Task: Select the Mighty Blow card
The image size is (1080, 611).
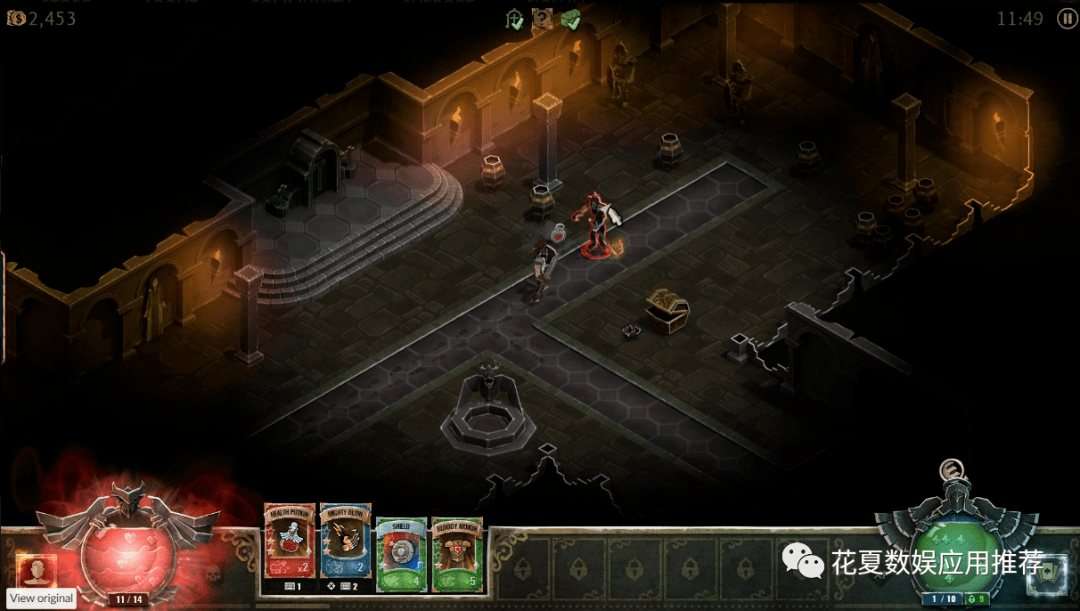Action: click(345, 541)
